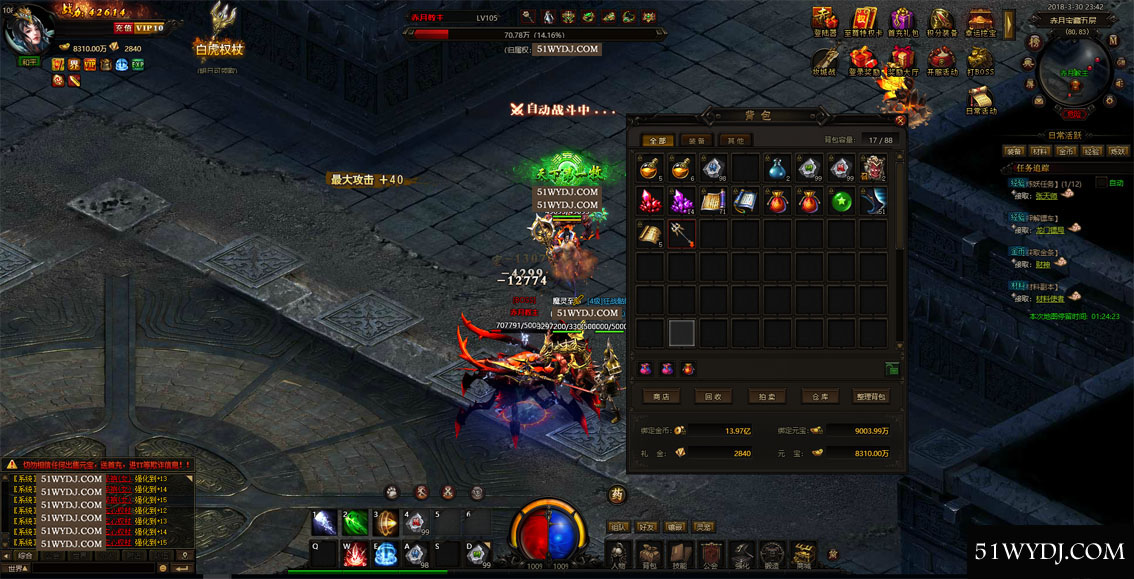The image size is (1134, 579).
Task: Select the trident weapon in the bag
Action: coord(683,234)
